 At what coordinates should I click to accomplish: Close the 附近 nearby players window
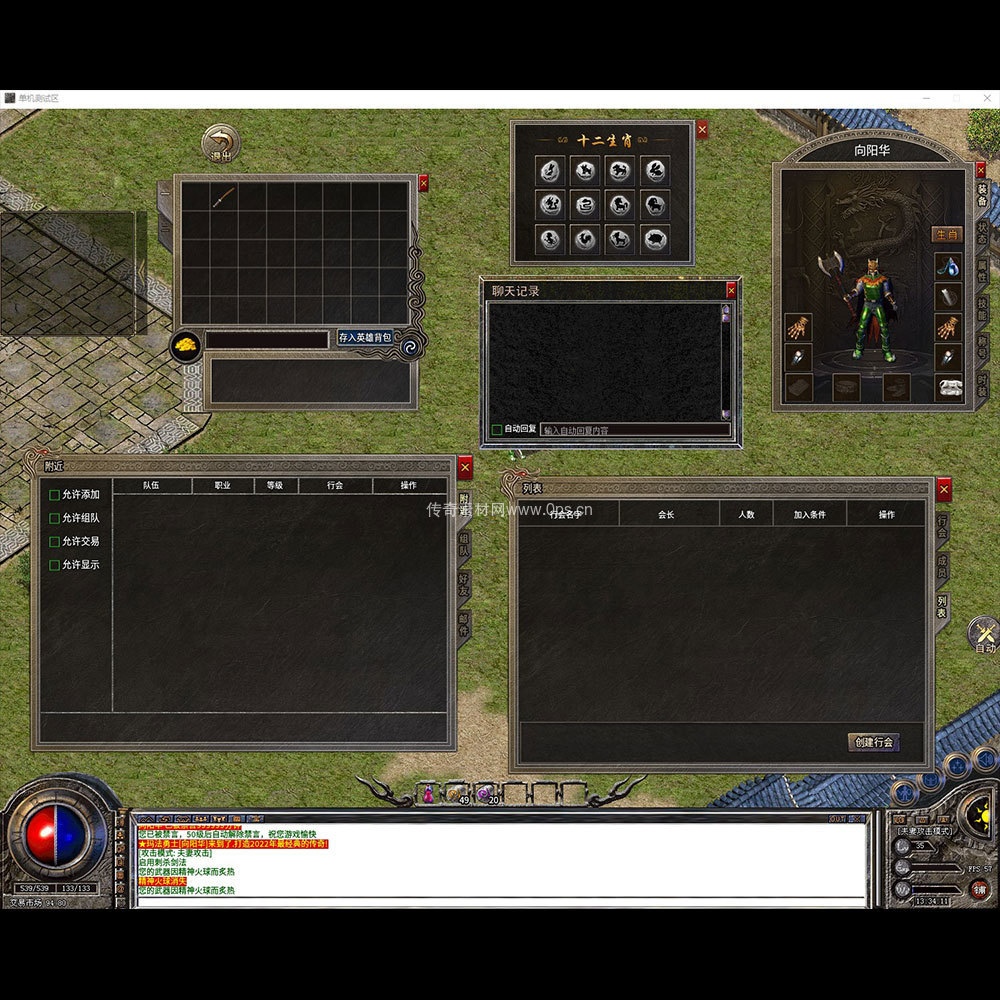(x=465, y=467)
